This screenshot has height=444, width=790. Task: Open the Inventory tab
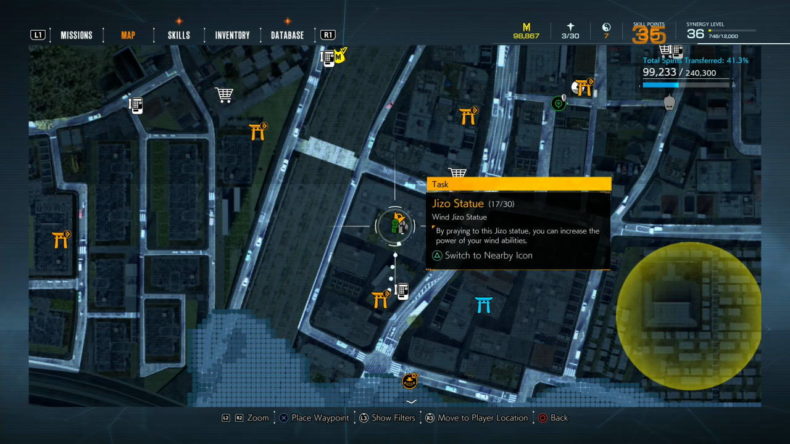coord(232,35)
